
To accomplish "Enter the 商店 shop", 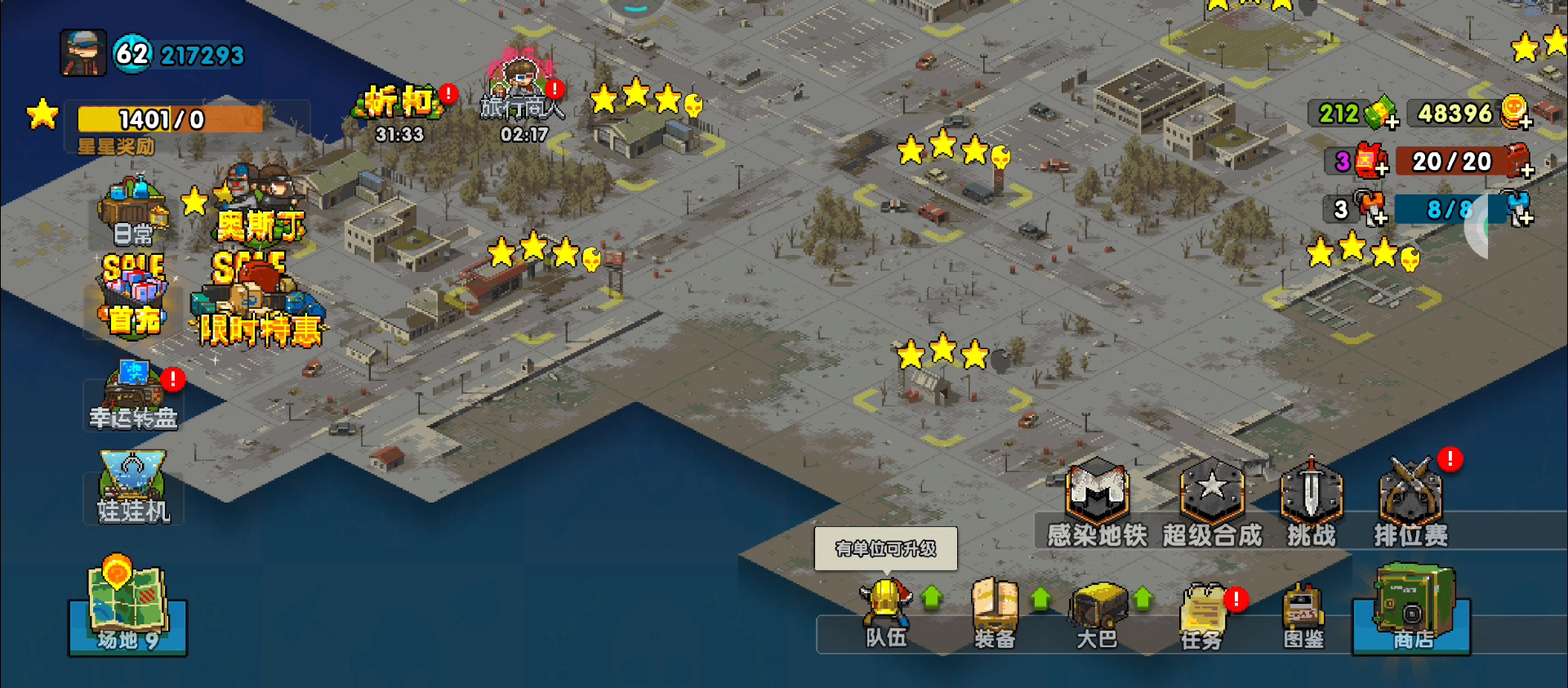I will pos(1411,610).
